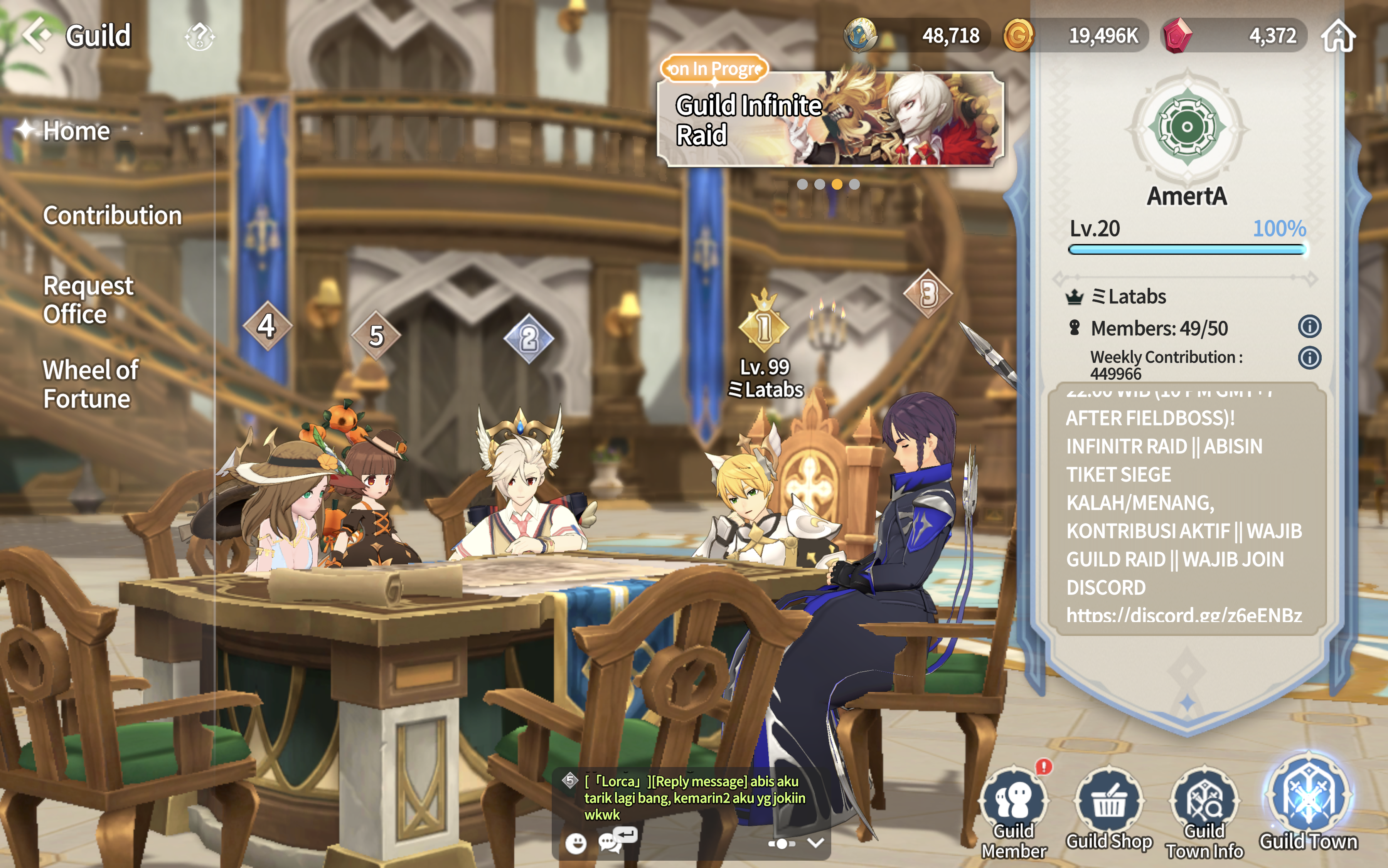This screenshot has height=868, width=1388.
Task: Open the Contribution menu
Action: [112, 215]
